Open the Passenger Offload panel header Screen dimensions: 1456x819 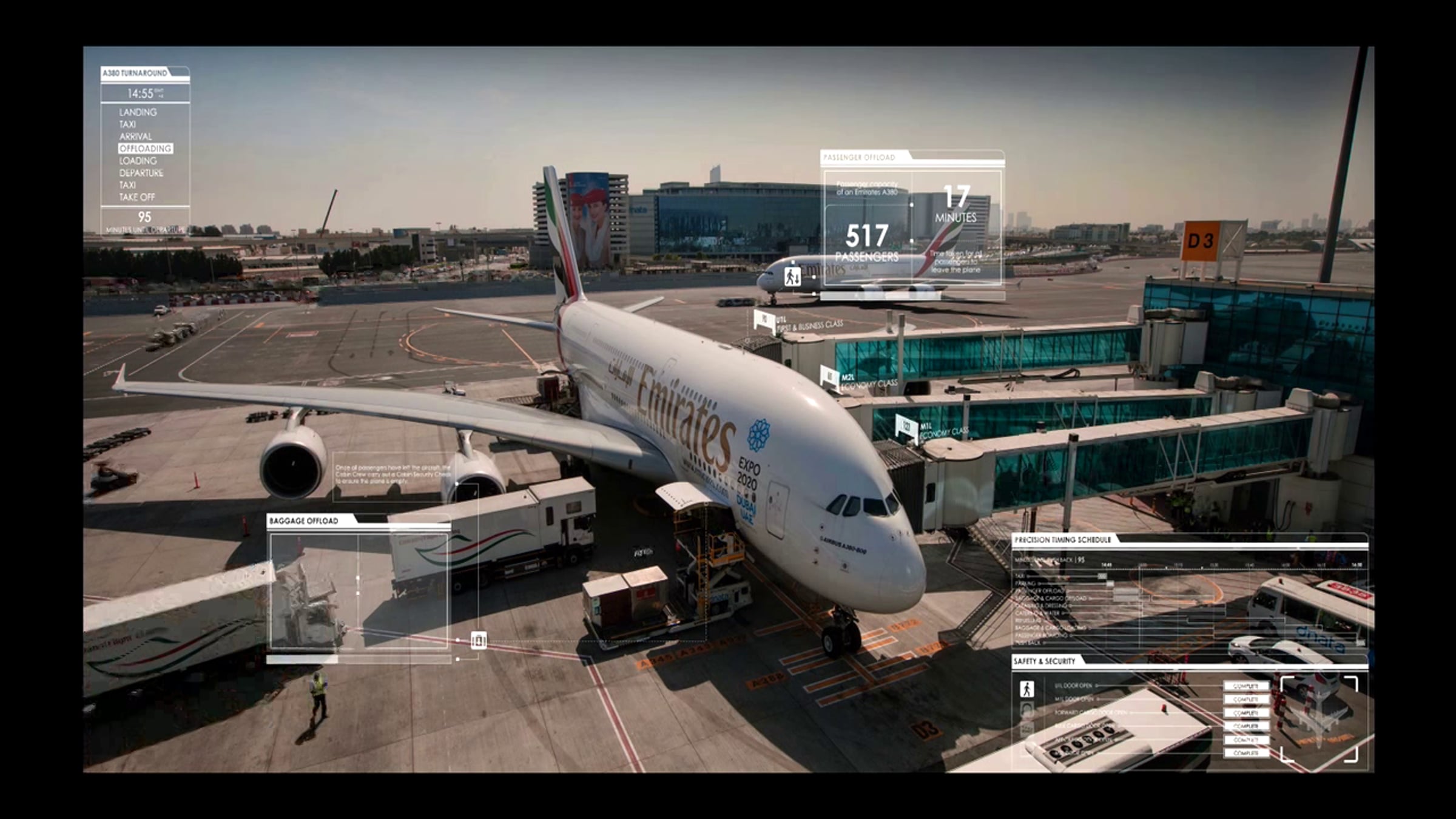(x=859, y=158)
